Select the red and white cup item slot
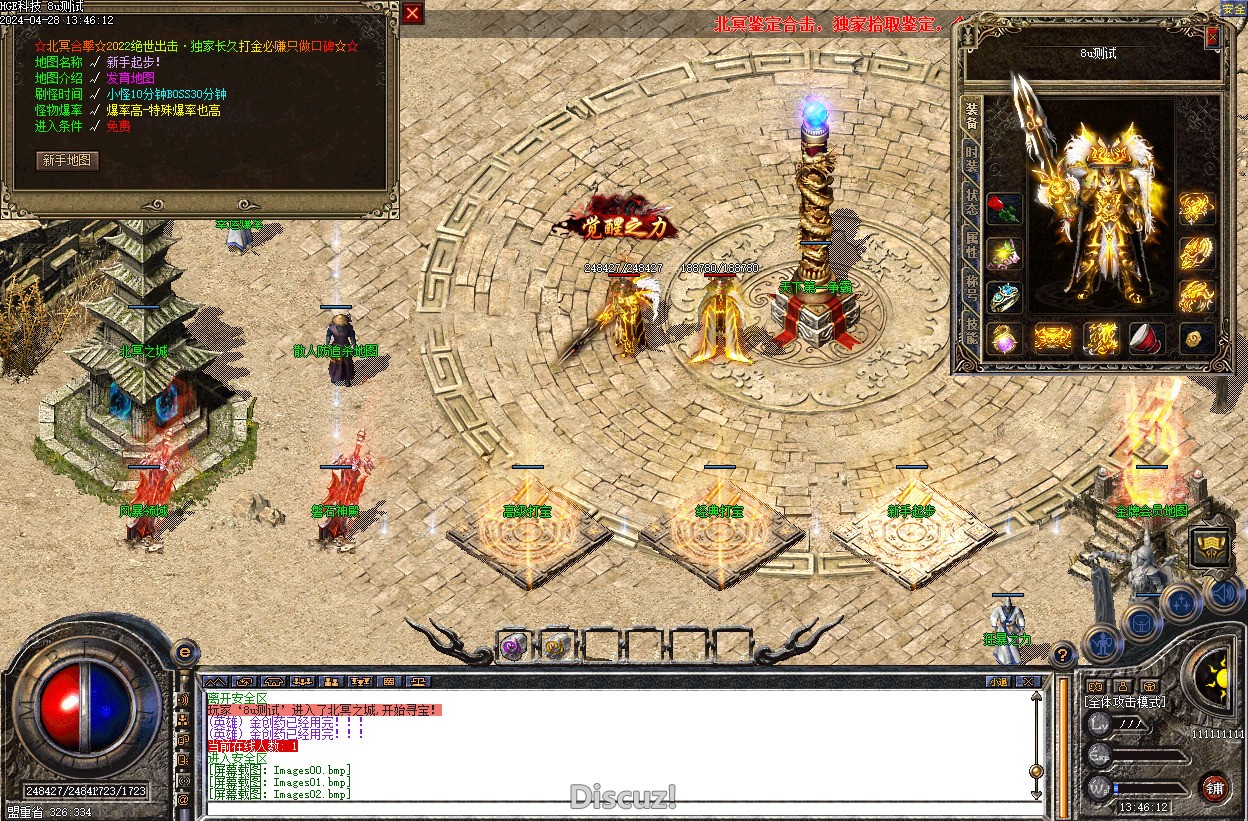Image resolution: width=1248 pixels, height=821 pixels. pos(1147,339)
